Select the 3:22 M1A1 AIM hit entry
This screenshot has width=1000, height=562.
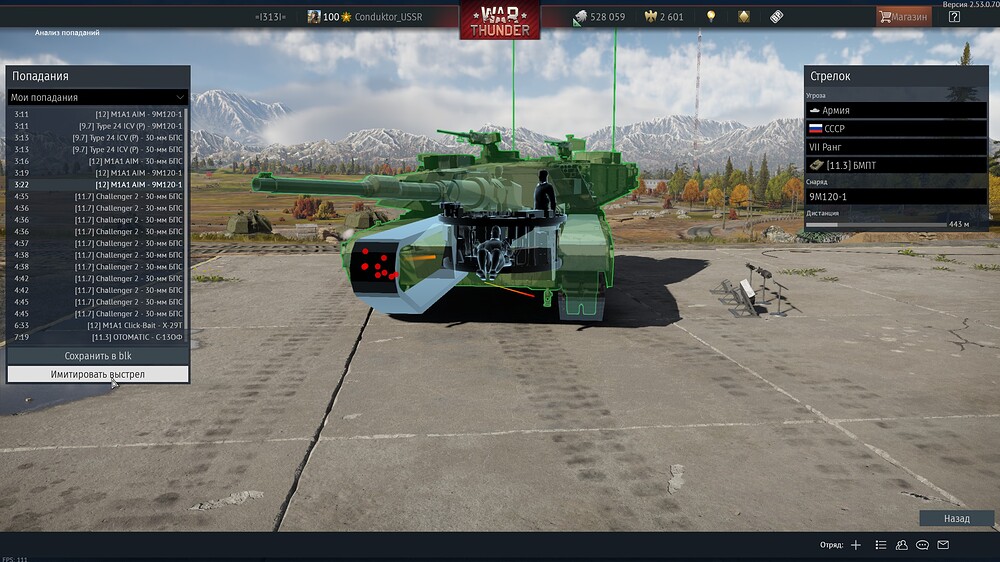(x=97, y=185)
